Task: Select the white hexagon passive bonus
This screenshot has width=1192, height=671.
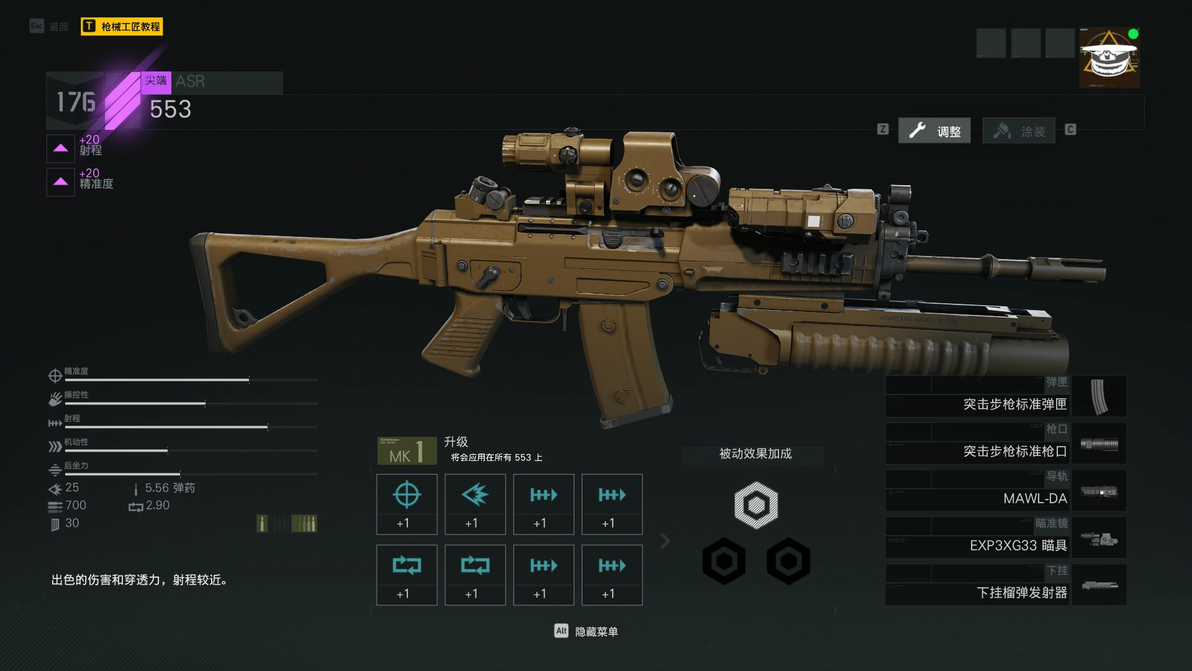Action: tap(756, 504)
